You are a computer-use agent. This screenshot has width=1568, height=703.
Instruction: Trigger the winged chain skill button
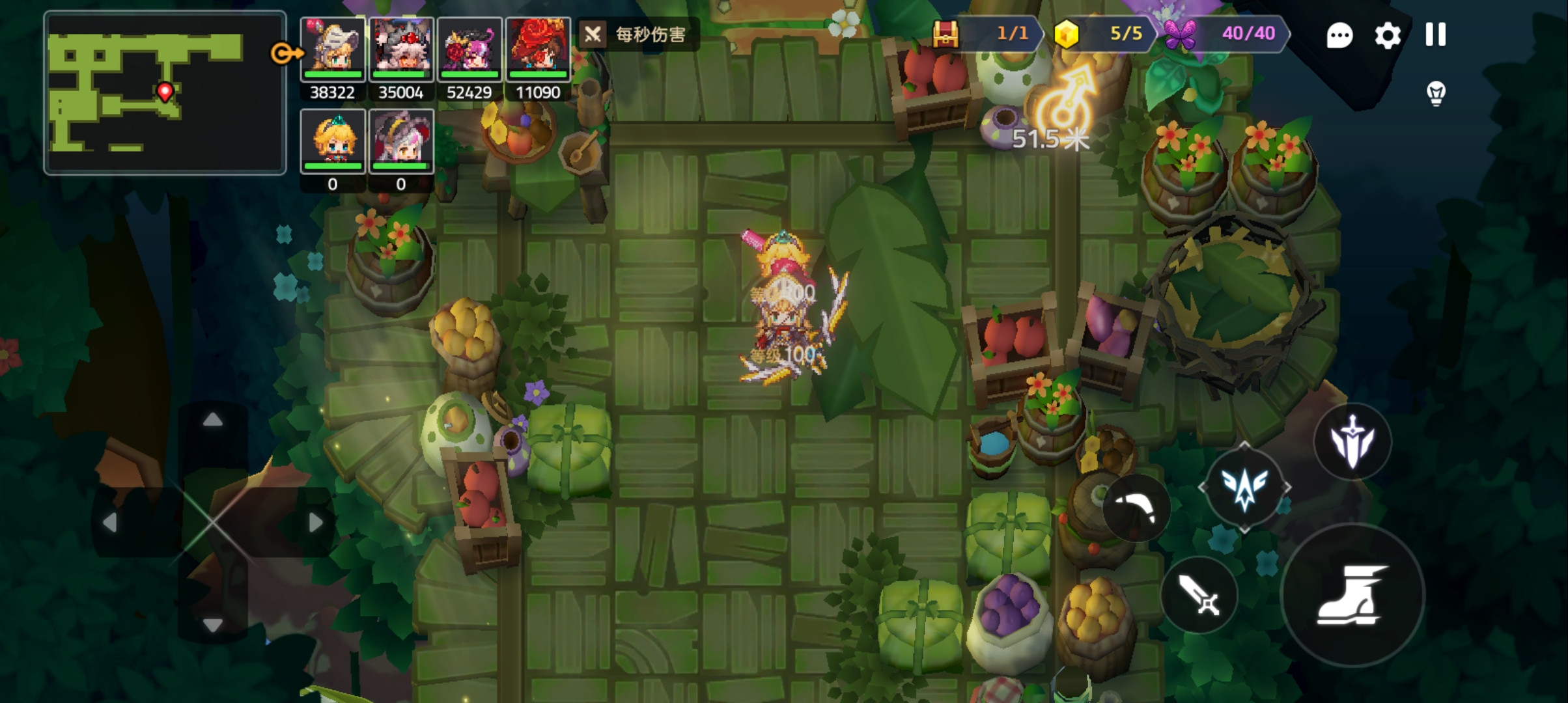pos(1244,488)
